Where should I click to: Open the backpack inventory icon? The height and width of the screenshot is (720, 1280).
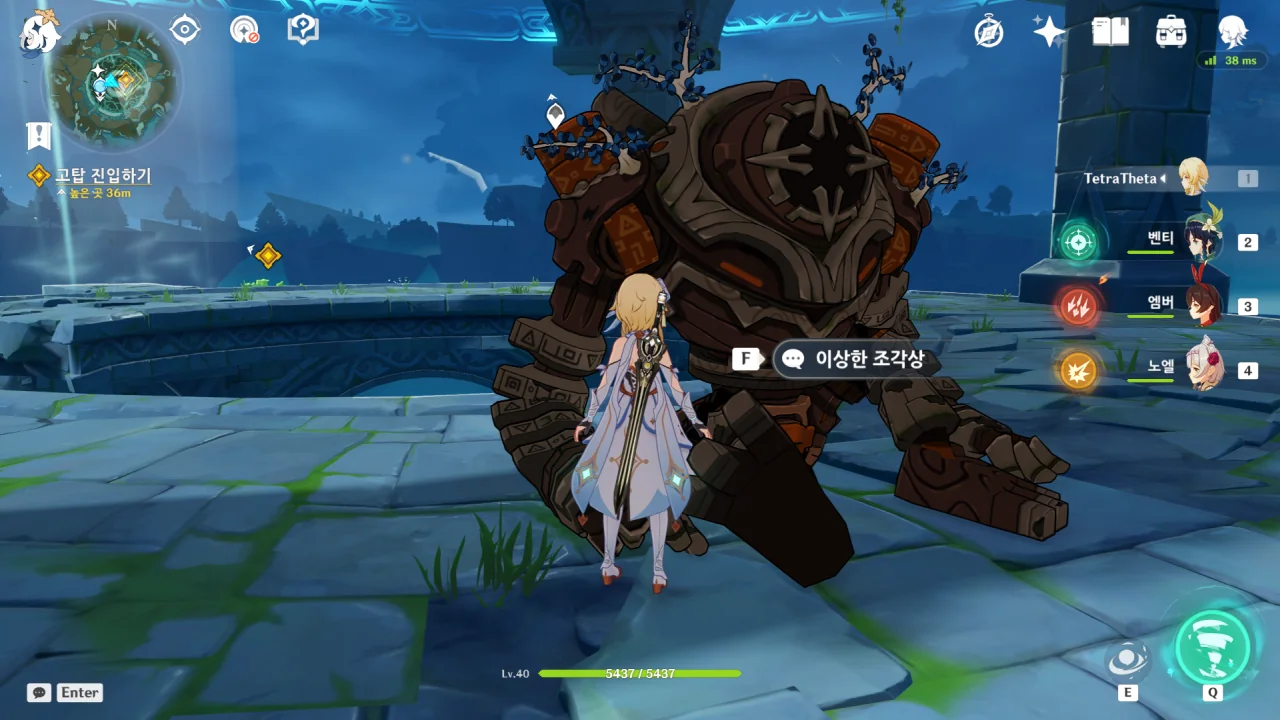click(1171, 32)
